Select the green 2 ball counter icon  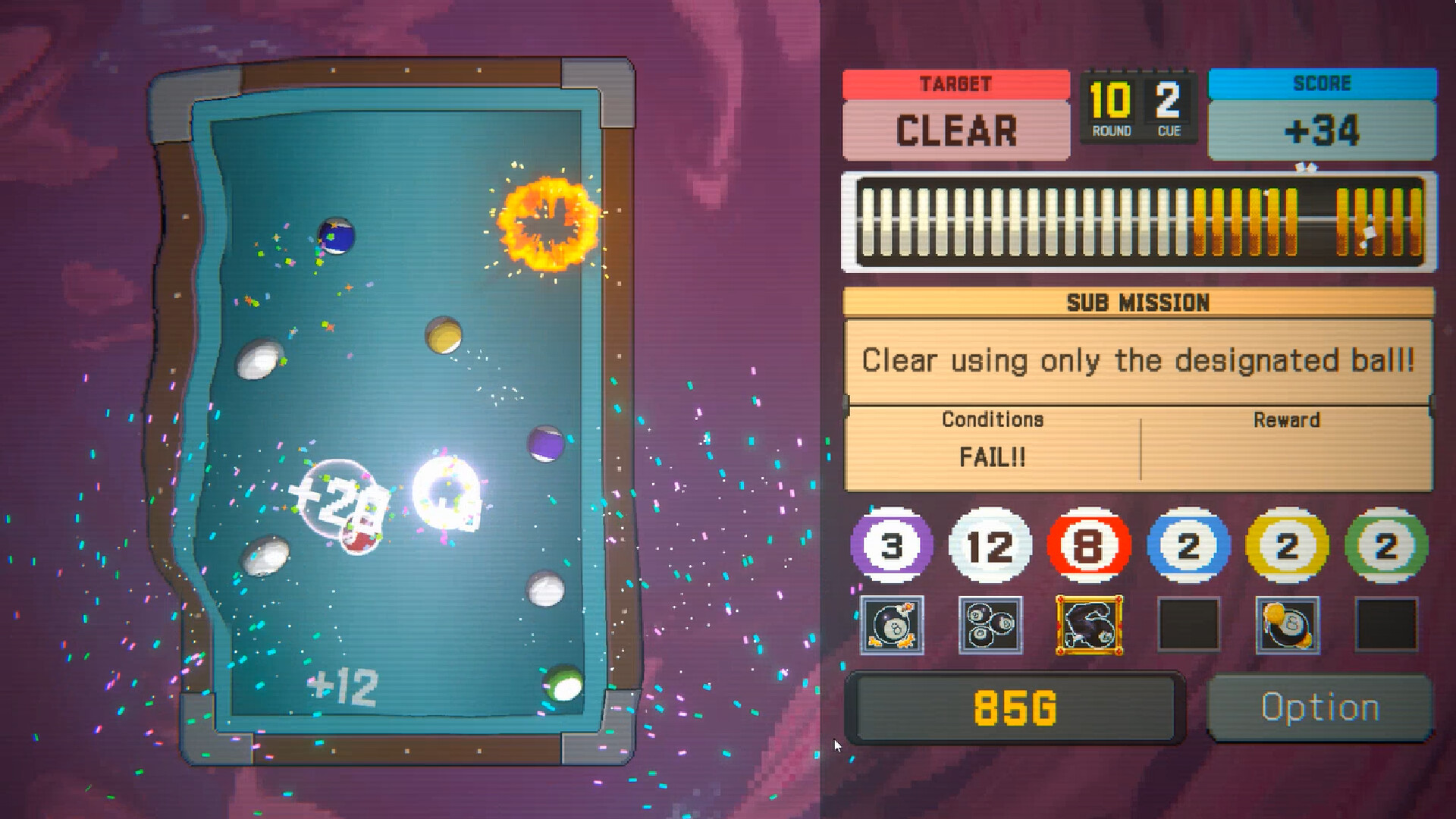tap(1388, 544)
